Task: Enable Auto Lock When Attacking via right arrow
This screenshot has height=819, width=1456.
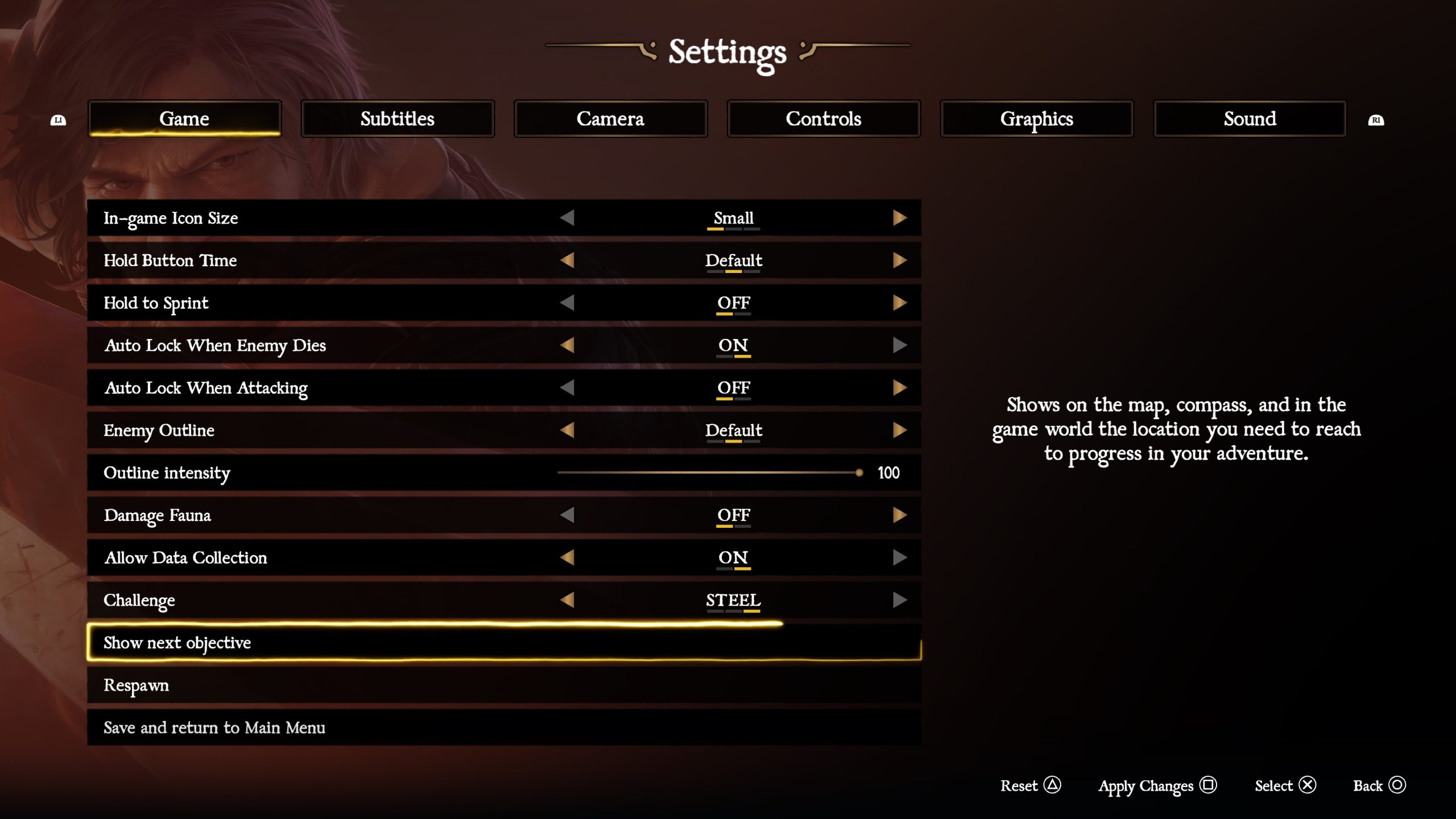Action: tap(899, 388)
